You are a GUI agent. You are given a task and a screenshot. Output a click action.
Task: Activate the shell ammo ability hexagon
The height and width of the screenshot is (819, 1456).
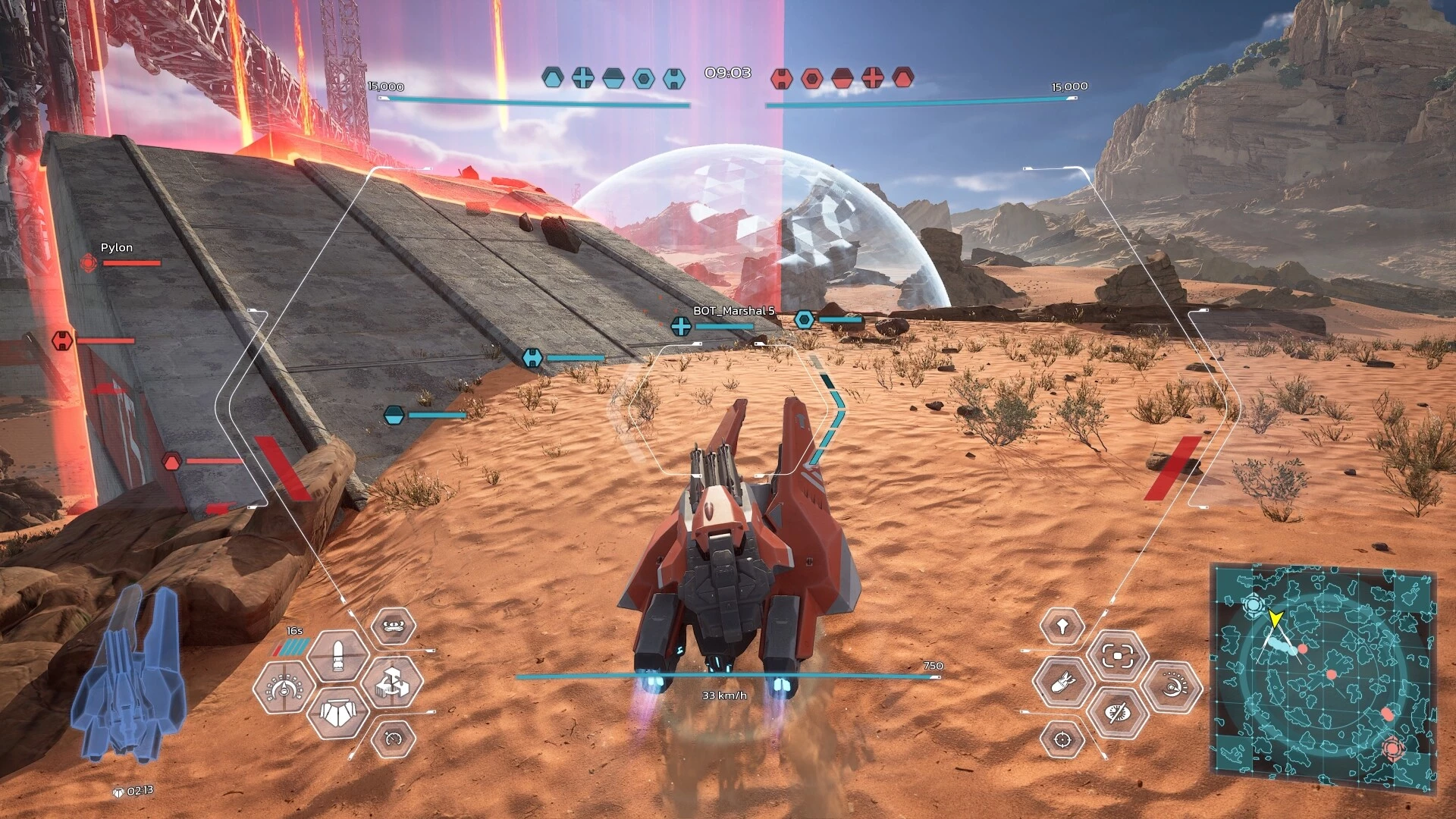coord(338,657)
